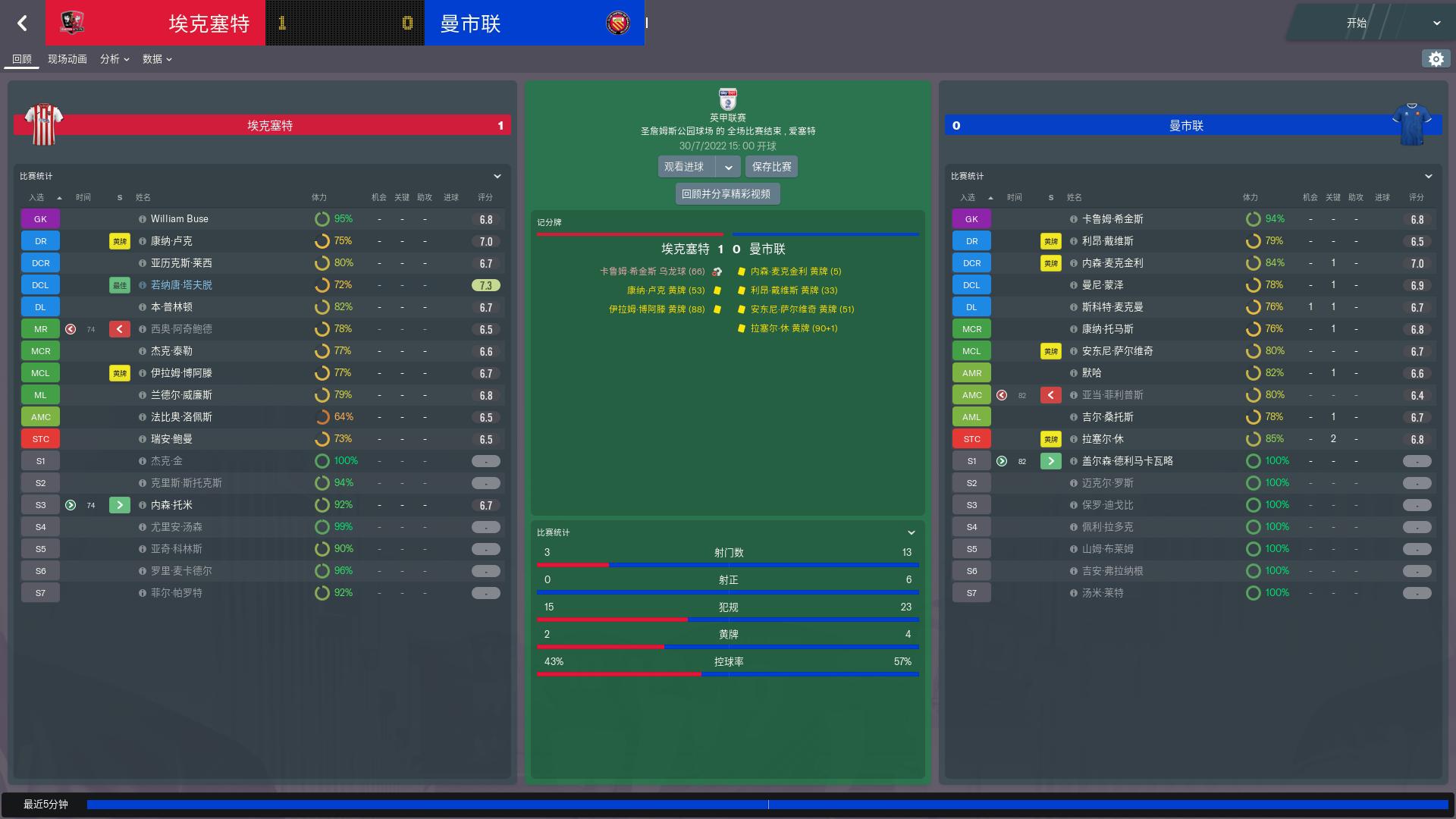Click the yellow card icon beside 康纳·卢克

(x=118, y=240)
